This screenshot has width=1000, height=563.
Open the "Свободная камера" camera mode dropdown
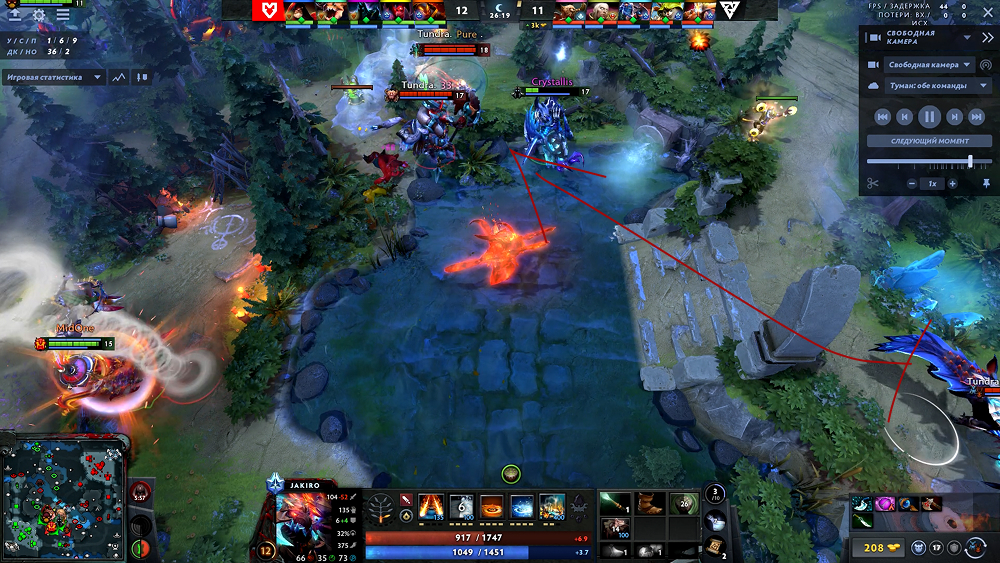[x=929, y=65]
